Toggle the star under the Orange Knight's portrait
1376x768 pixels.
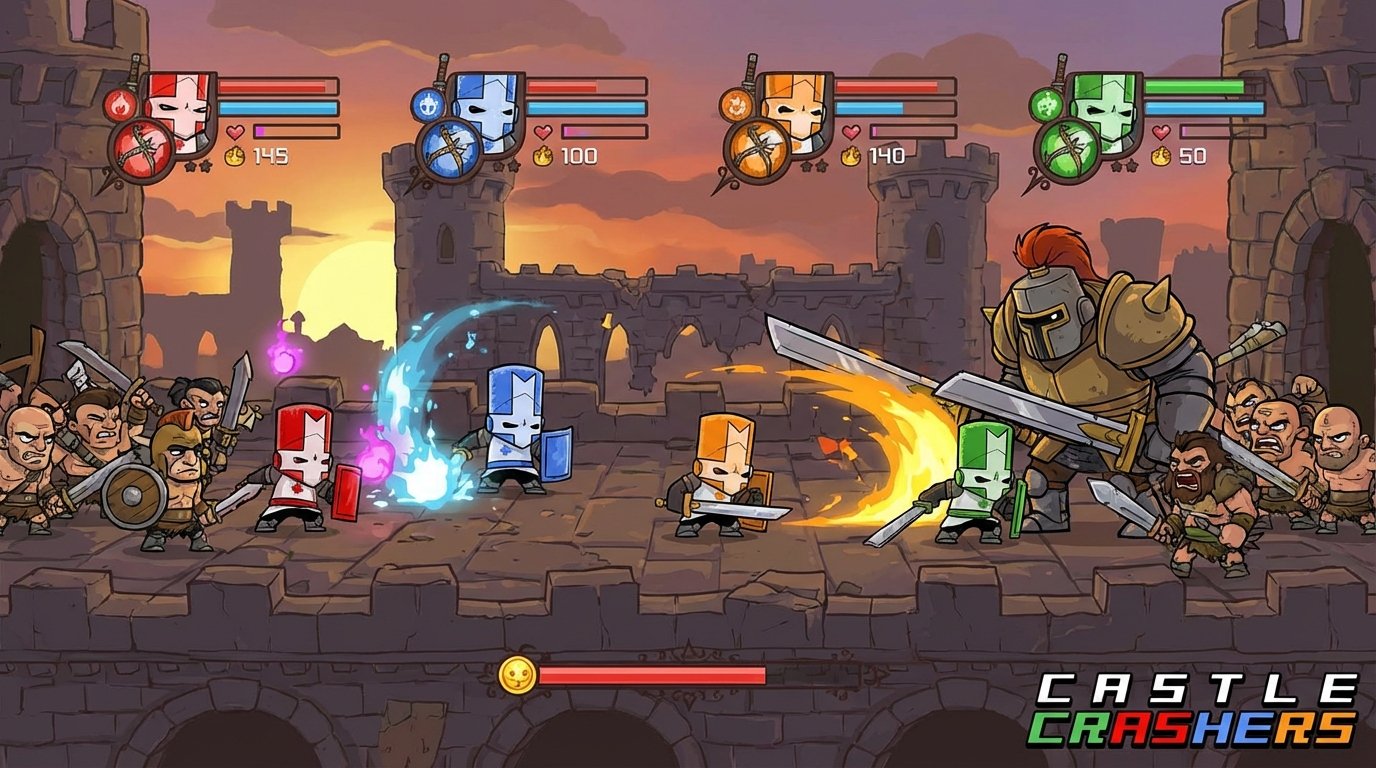(x=808, y=165)
